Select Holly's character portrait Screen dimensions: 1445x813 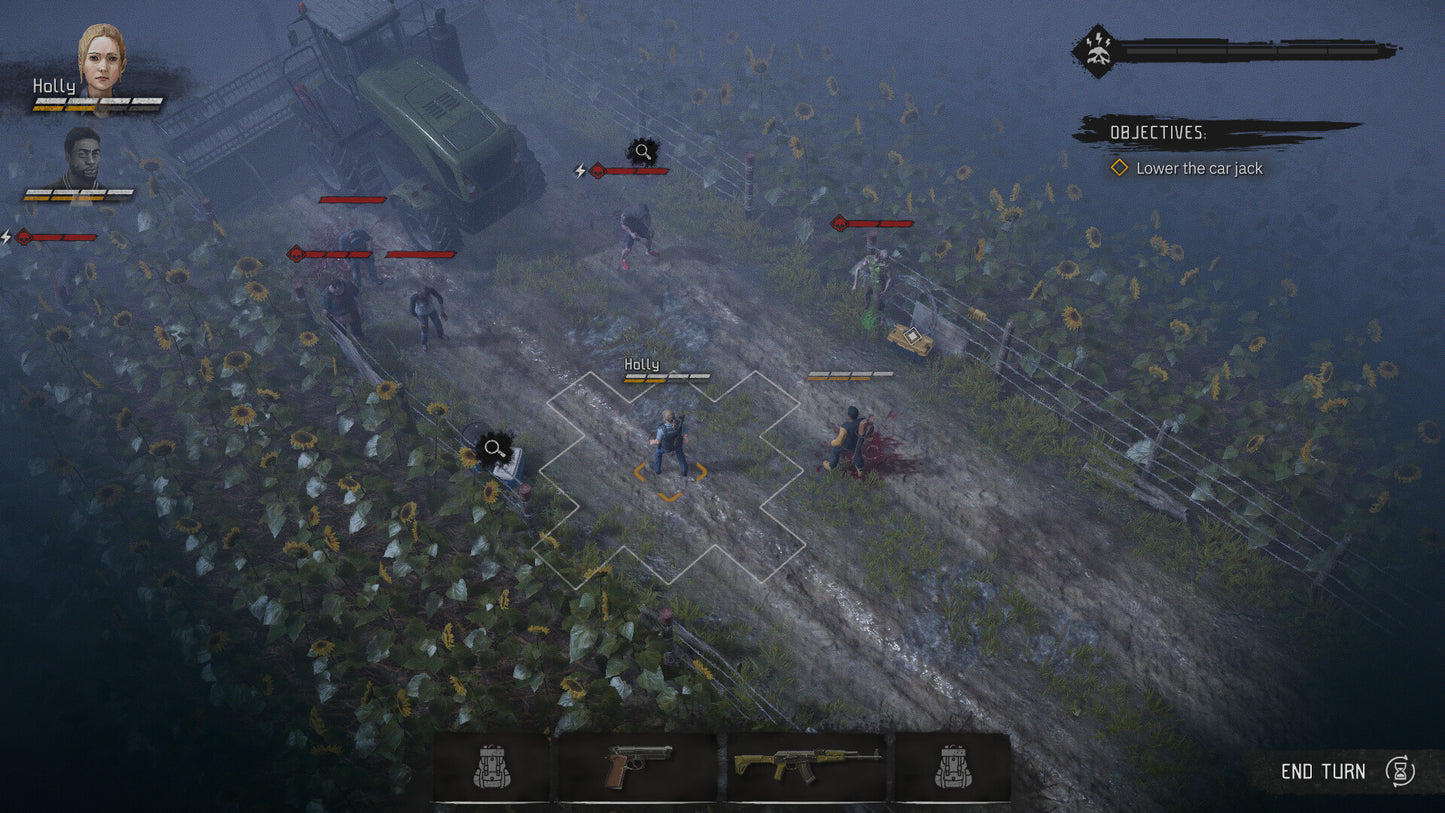pyautogui.click(x=102, y=60)
